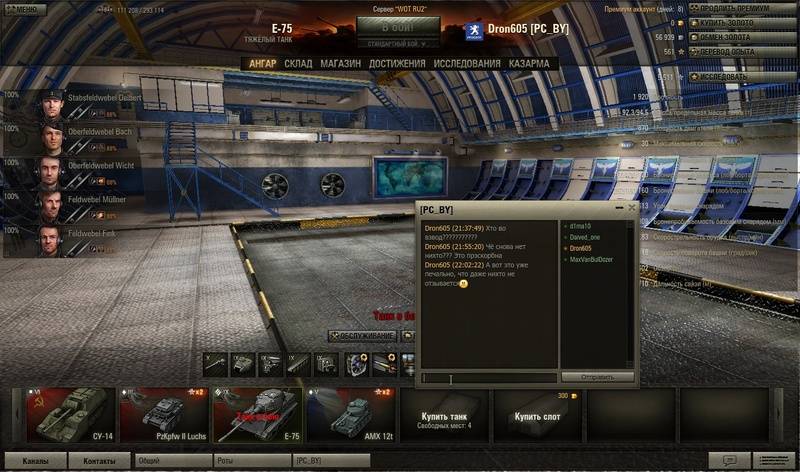Open the Меню button

22,9
